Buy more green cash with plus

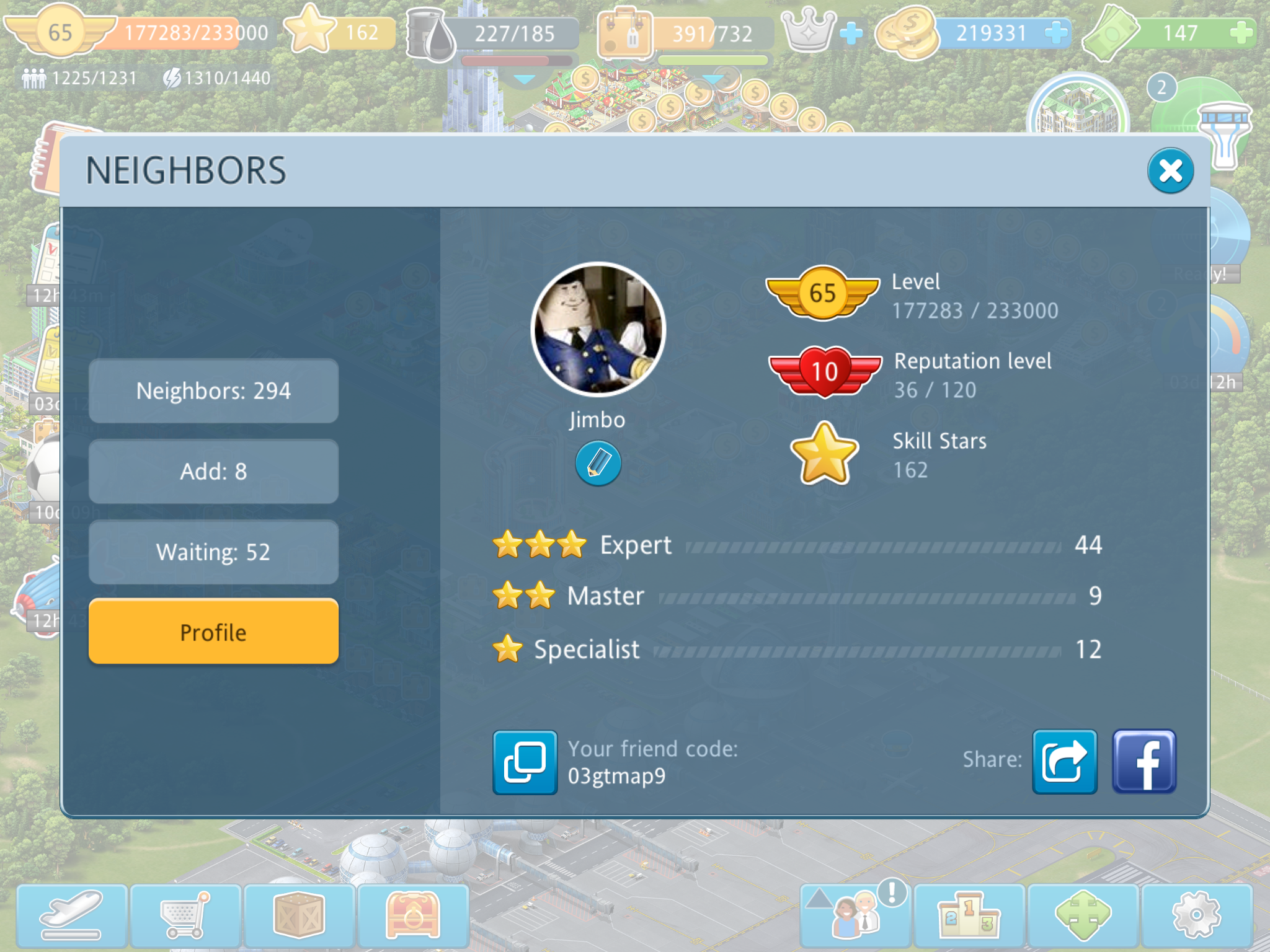pos(1241,33)
